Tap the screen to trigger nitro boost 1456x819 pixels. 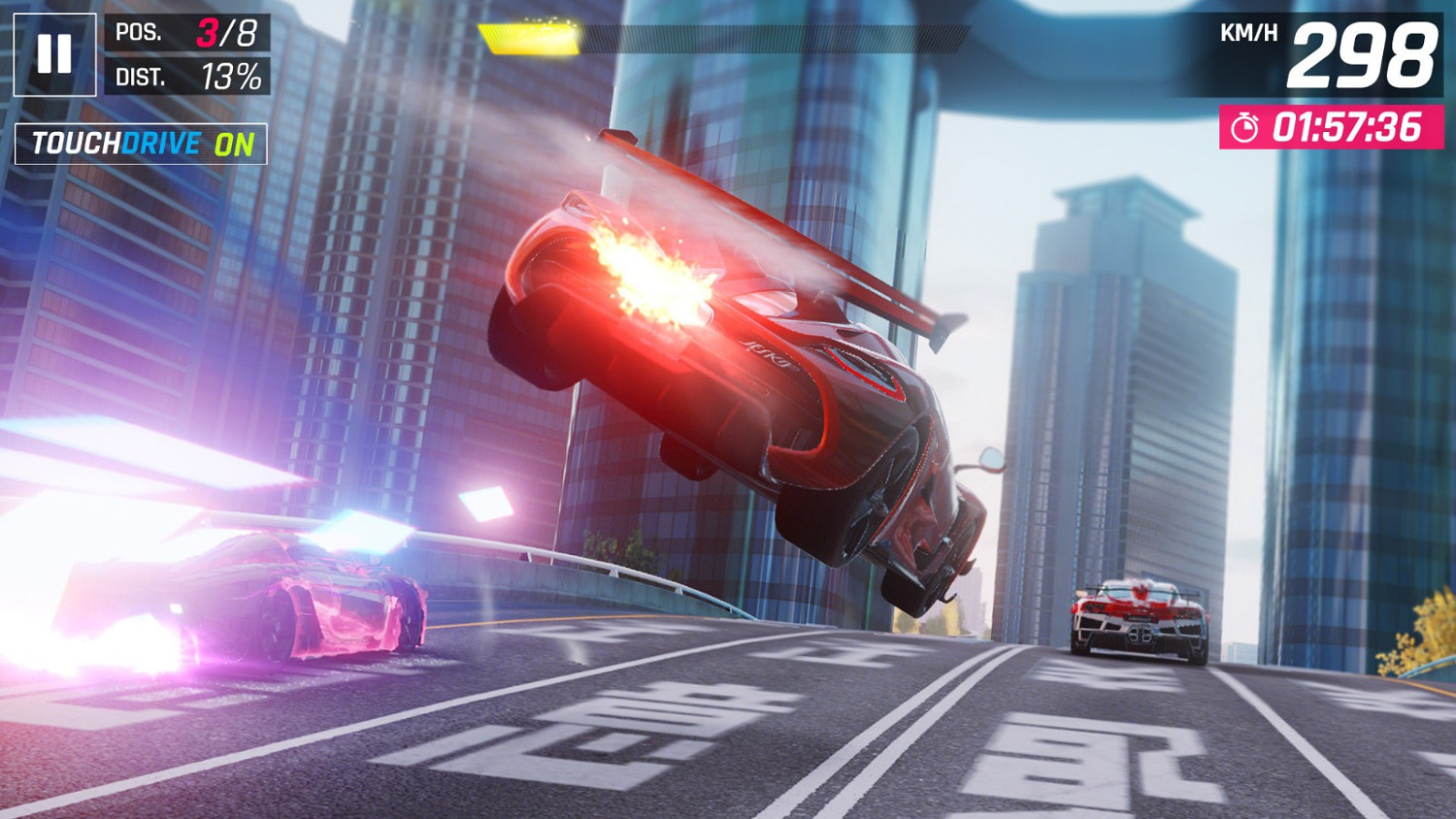pyautogui.click(x=728, y=485)
